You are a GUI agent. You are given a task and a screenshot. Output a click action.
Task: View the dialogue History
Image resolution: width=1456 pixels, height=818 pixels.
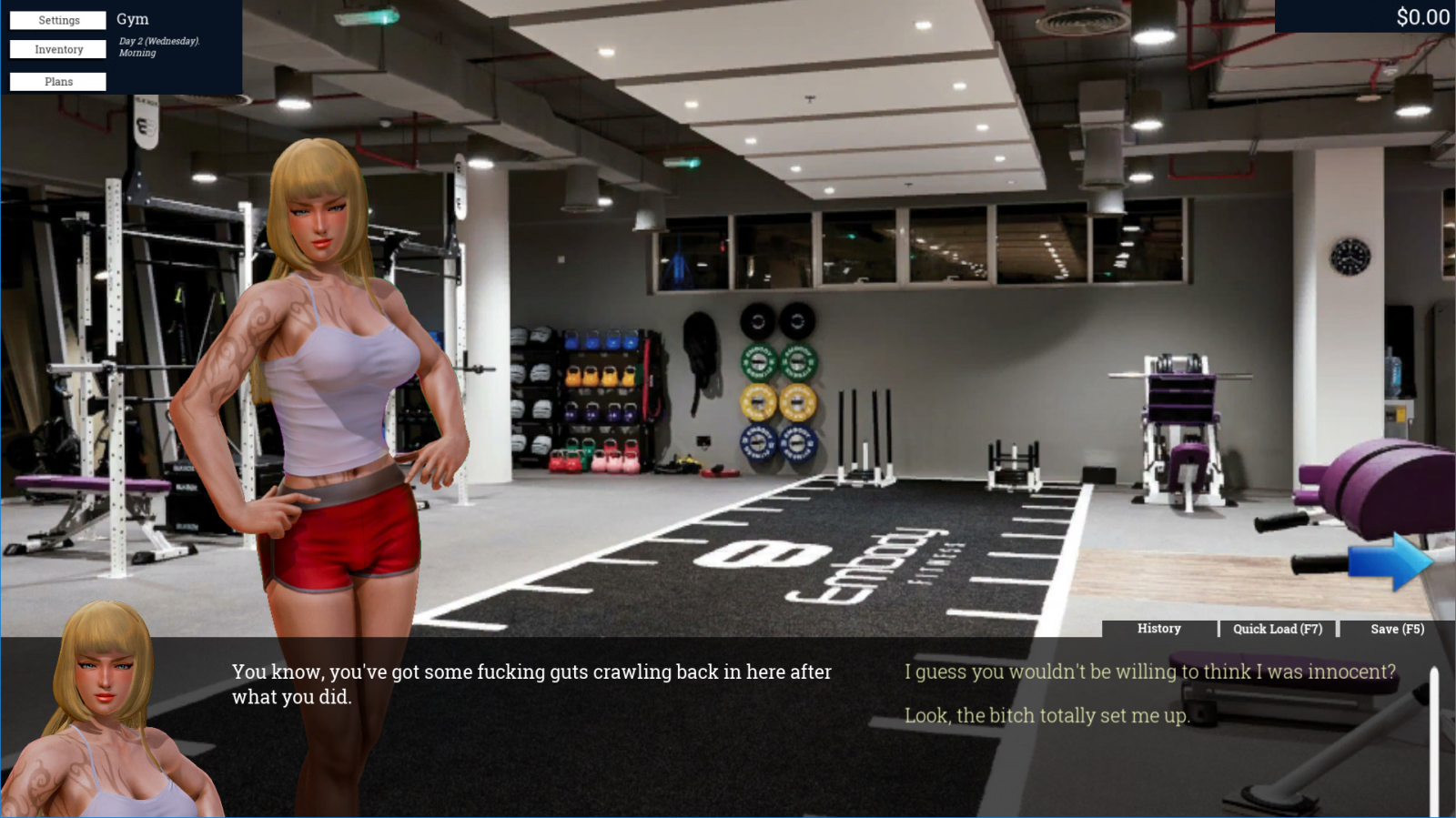pos(1158,629)
